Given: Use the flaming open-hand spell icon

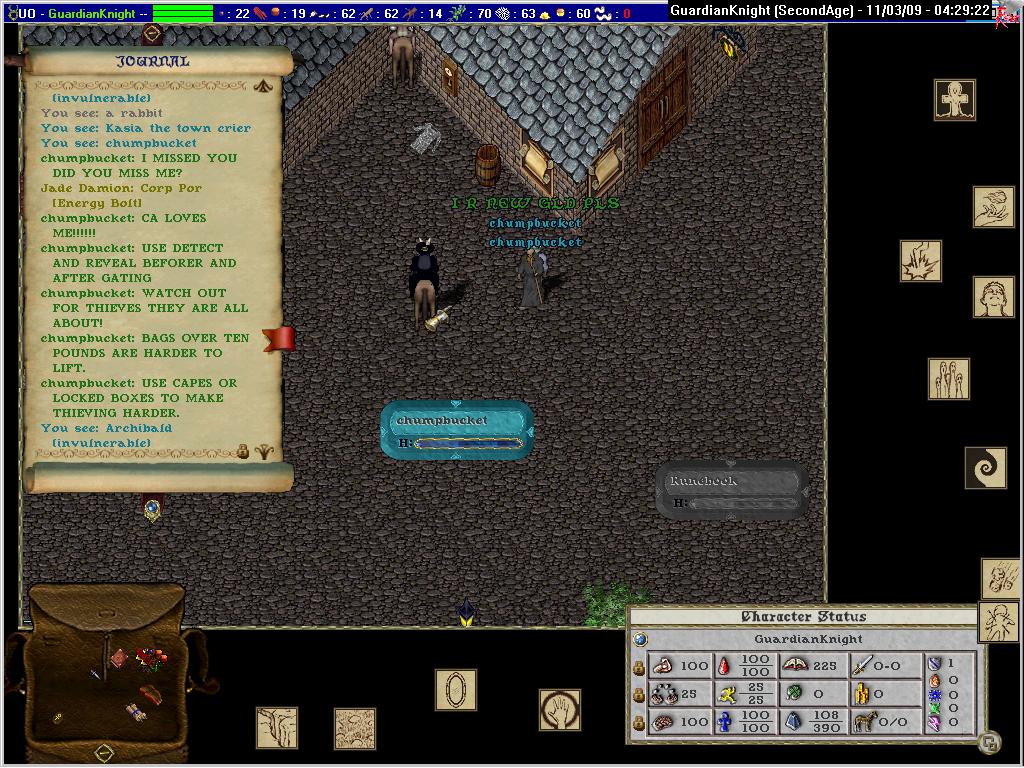Looking at the screenshot, I should [993, 207].
